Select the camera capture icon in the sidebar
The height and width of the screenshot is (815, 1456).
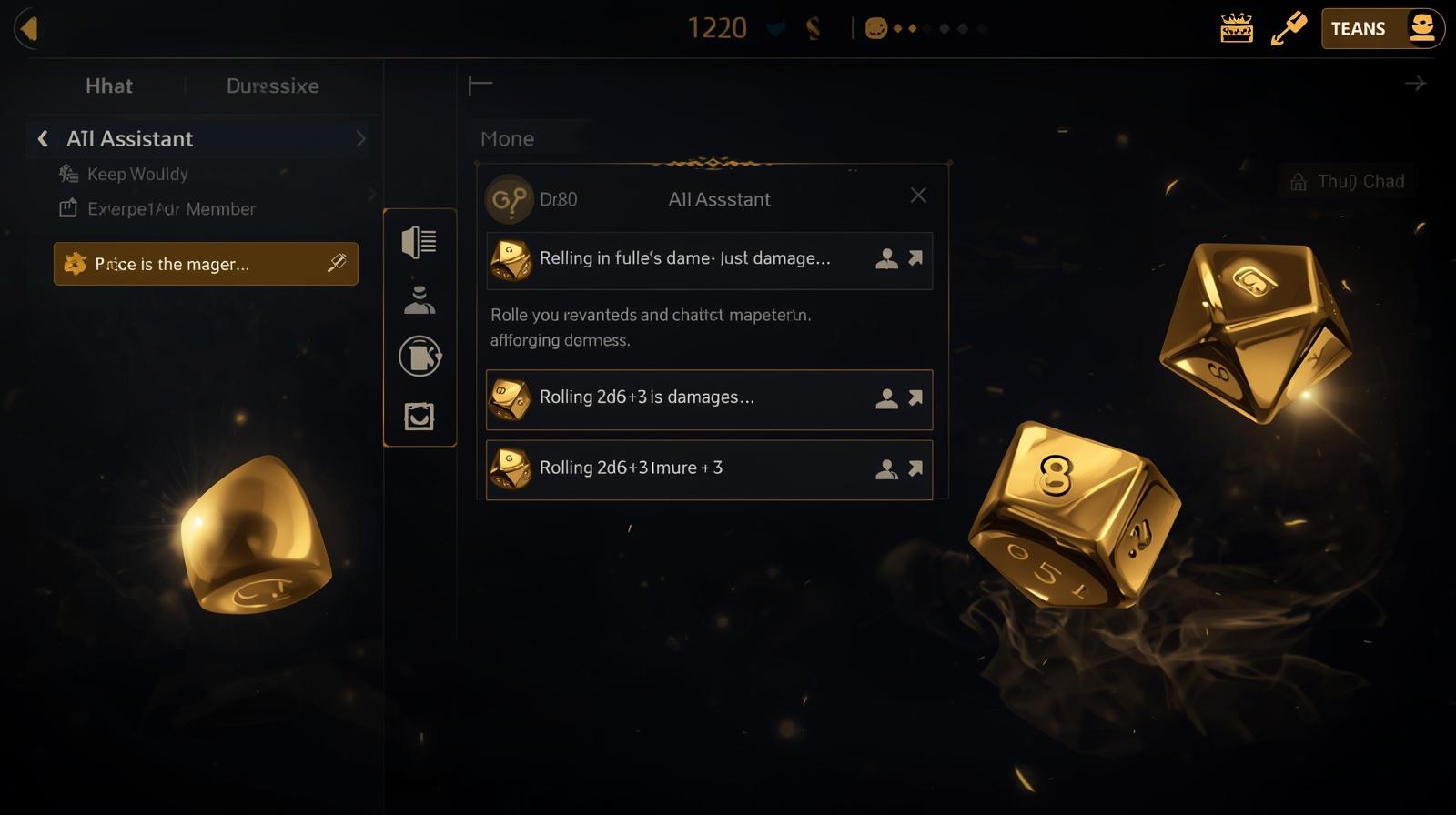[420, 416]
